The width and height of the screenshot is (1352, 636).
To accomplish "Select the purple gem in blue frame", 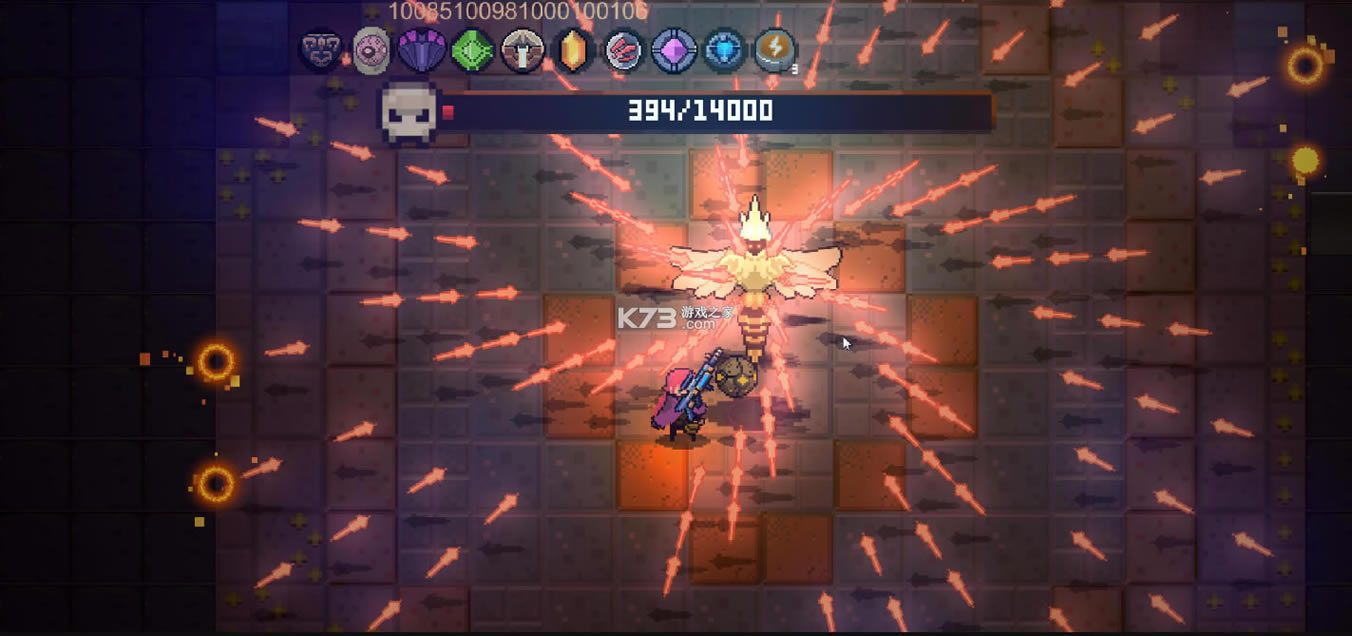I will (x=674, y=50).
